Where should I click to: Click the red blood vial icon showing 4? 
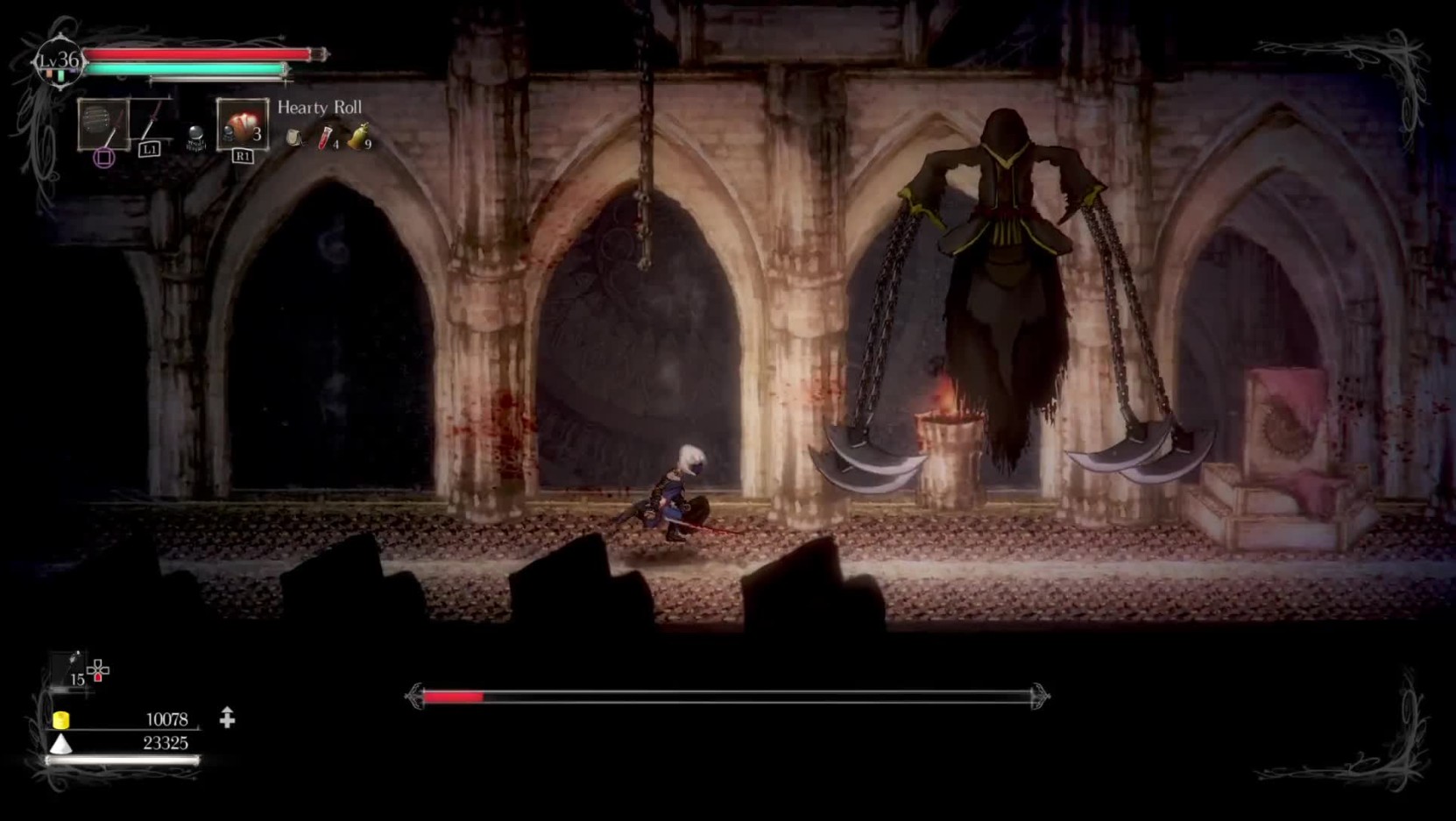point(323,137)
